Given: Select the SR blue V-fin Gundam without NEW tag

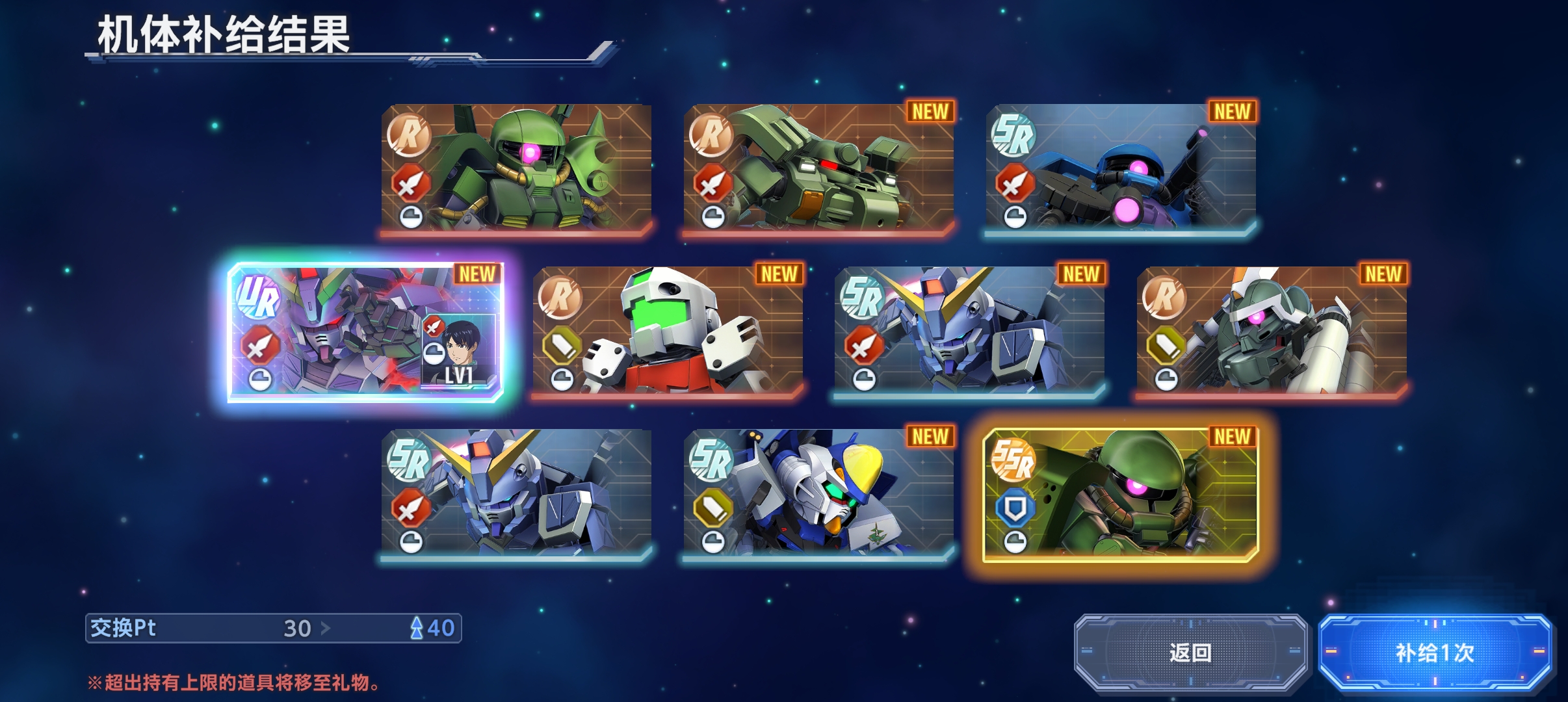Looking at the screenshot, I should (x=517, y=494).
